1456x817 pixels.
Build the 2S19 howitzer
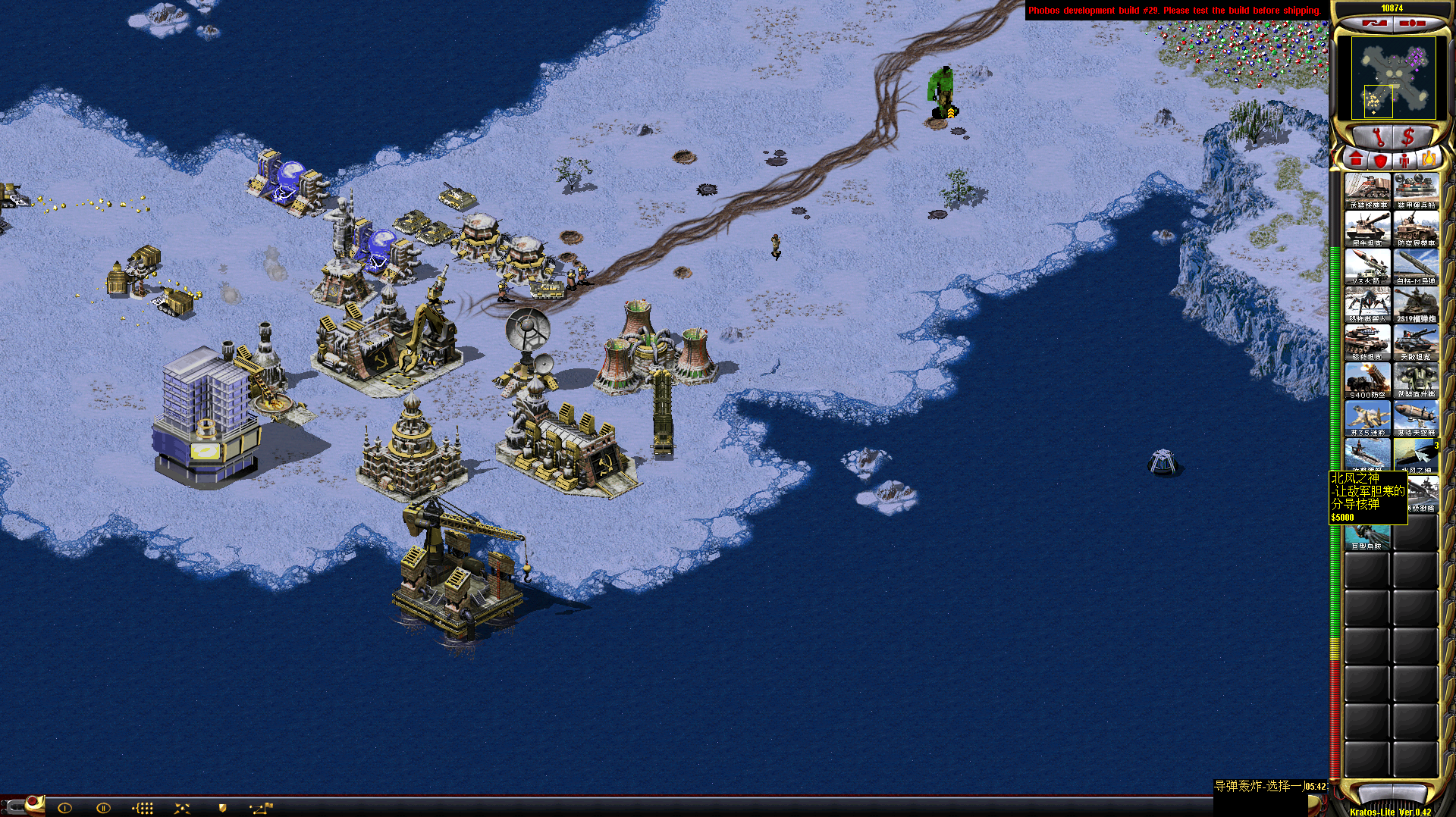[x=1416, y=304]
